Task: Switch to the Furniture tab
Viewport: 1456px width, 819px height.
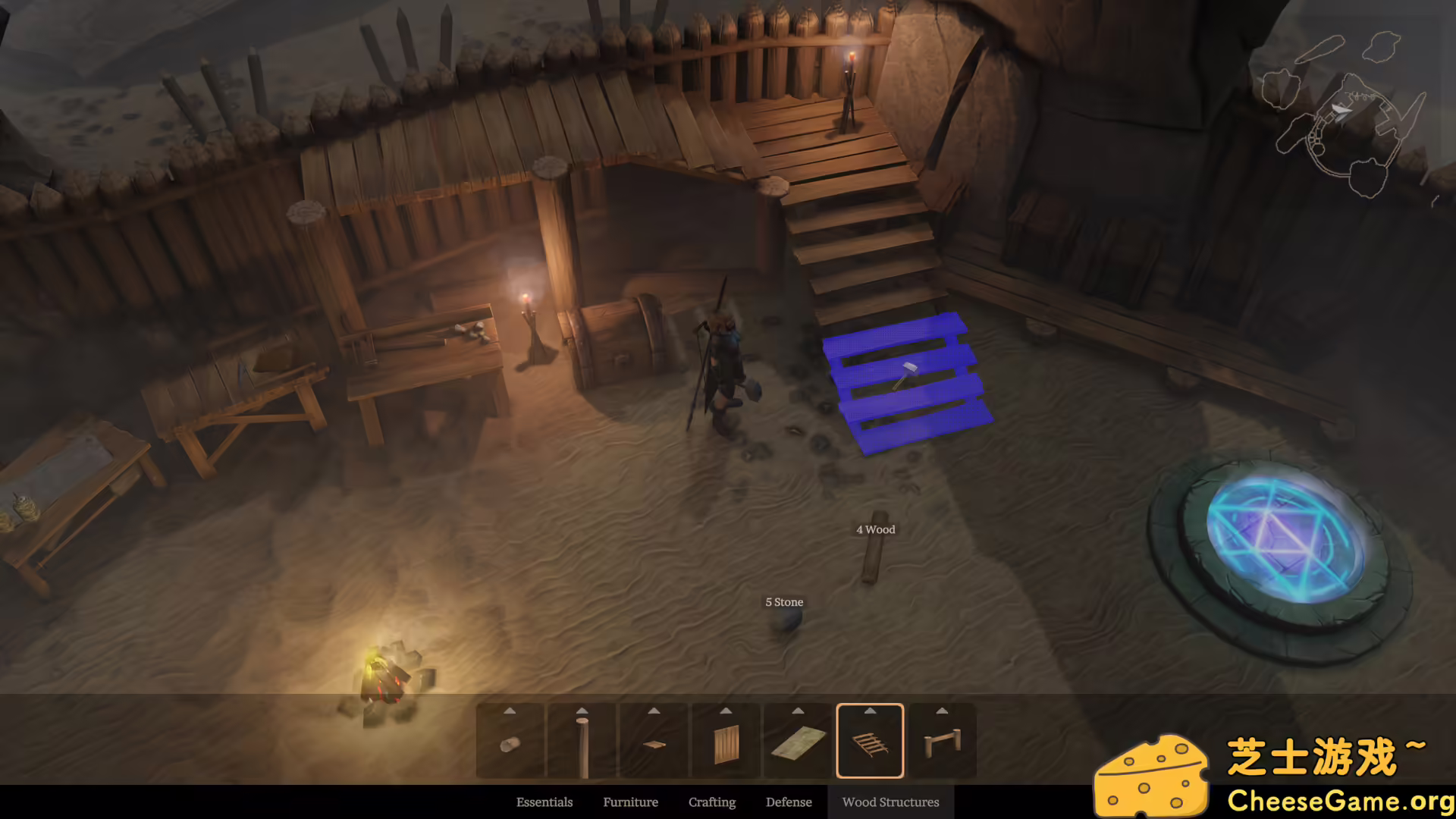Action: click(x=630, y=802)
